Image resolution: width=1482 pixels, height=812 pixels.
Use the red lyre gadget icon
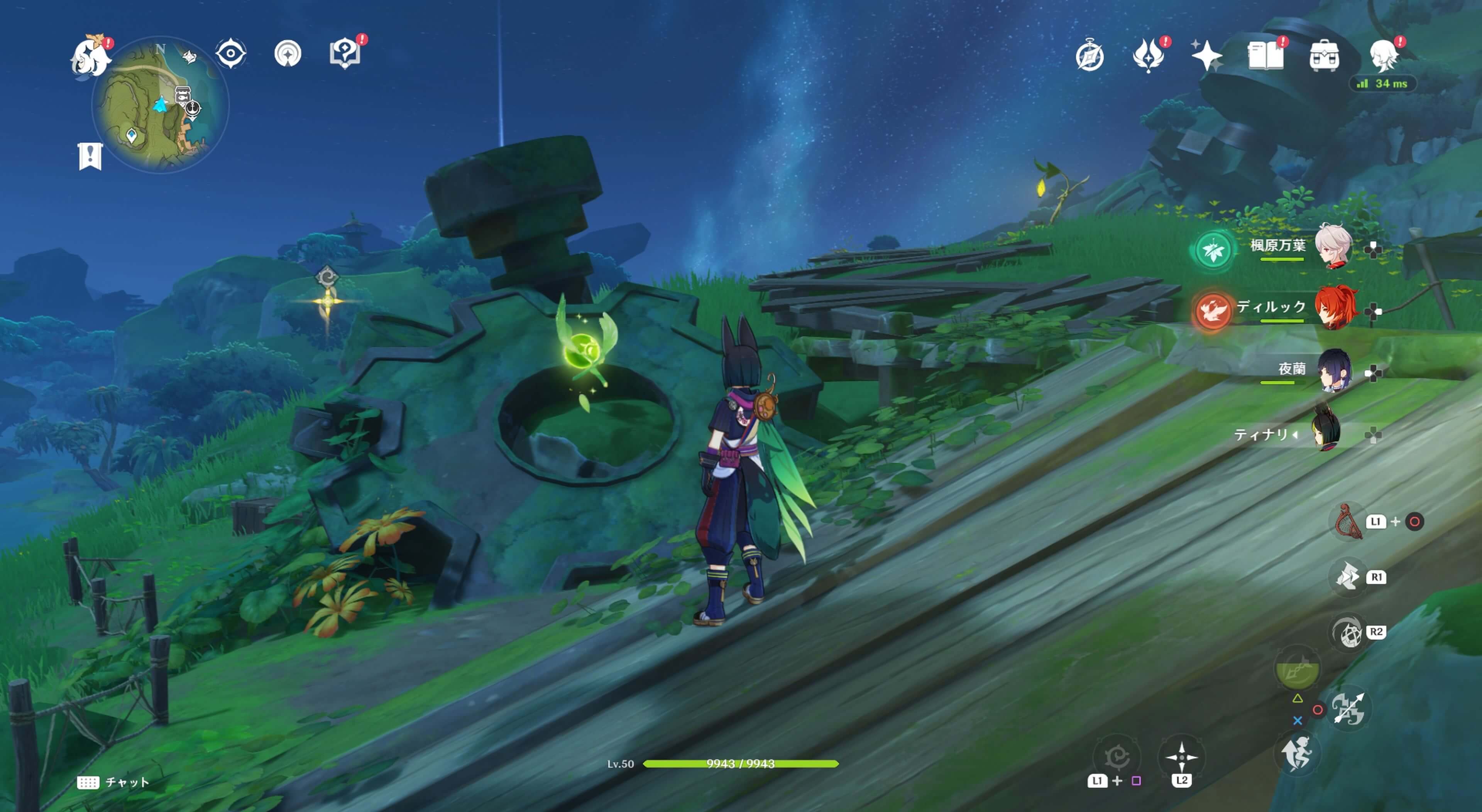(x=1348, y=522)
